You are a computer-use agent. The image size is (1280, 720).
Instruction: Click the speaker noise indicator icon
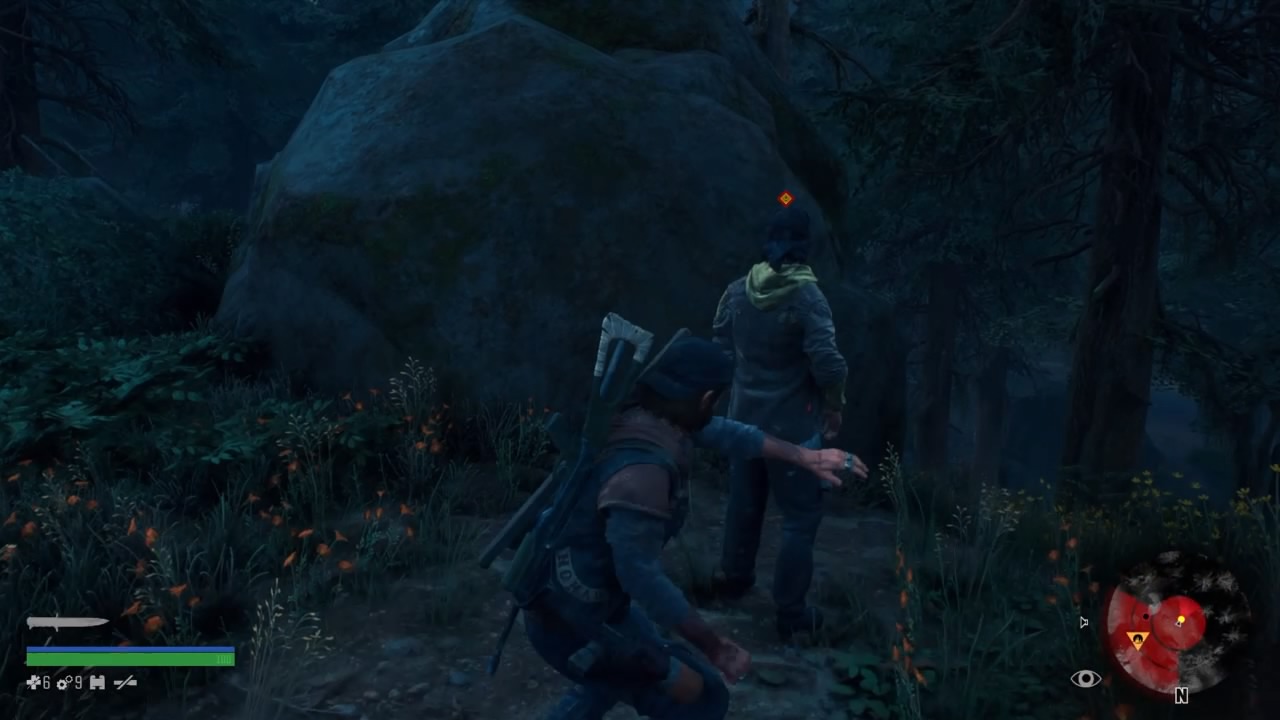pos(1084,623)
